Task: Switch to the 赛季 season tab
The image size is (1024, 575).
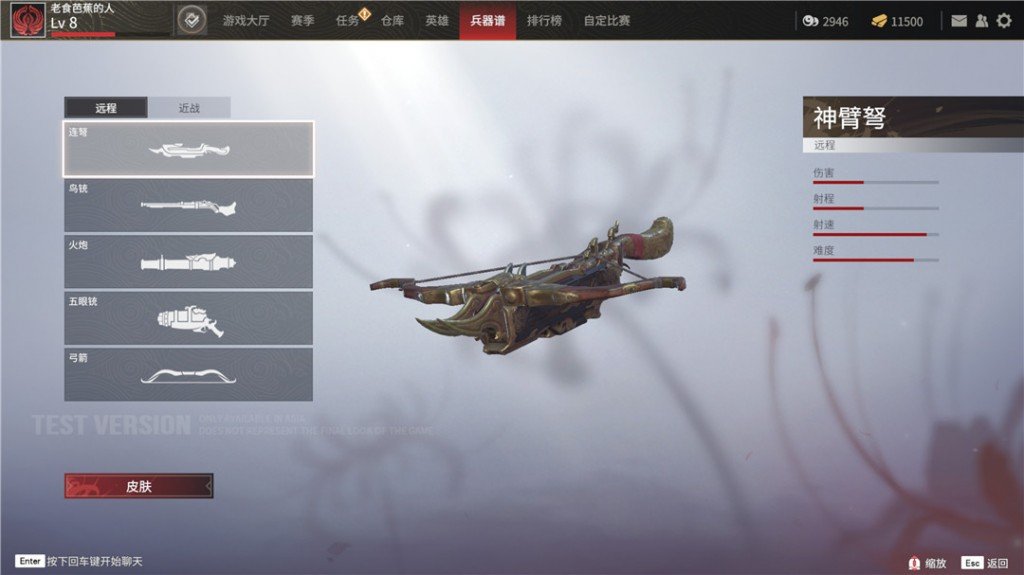Action: point(304,20)
